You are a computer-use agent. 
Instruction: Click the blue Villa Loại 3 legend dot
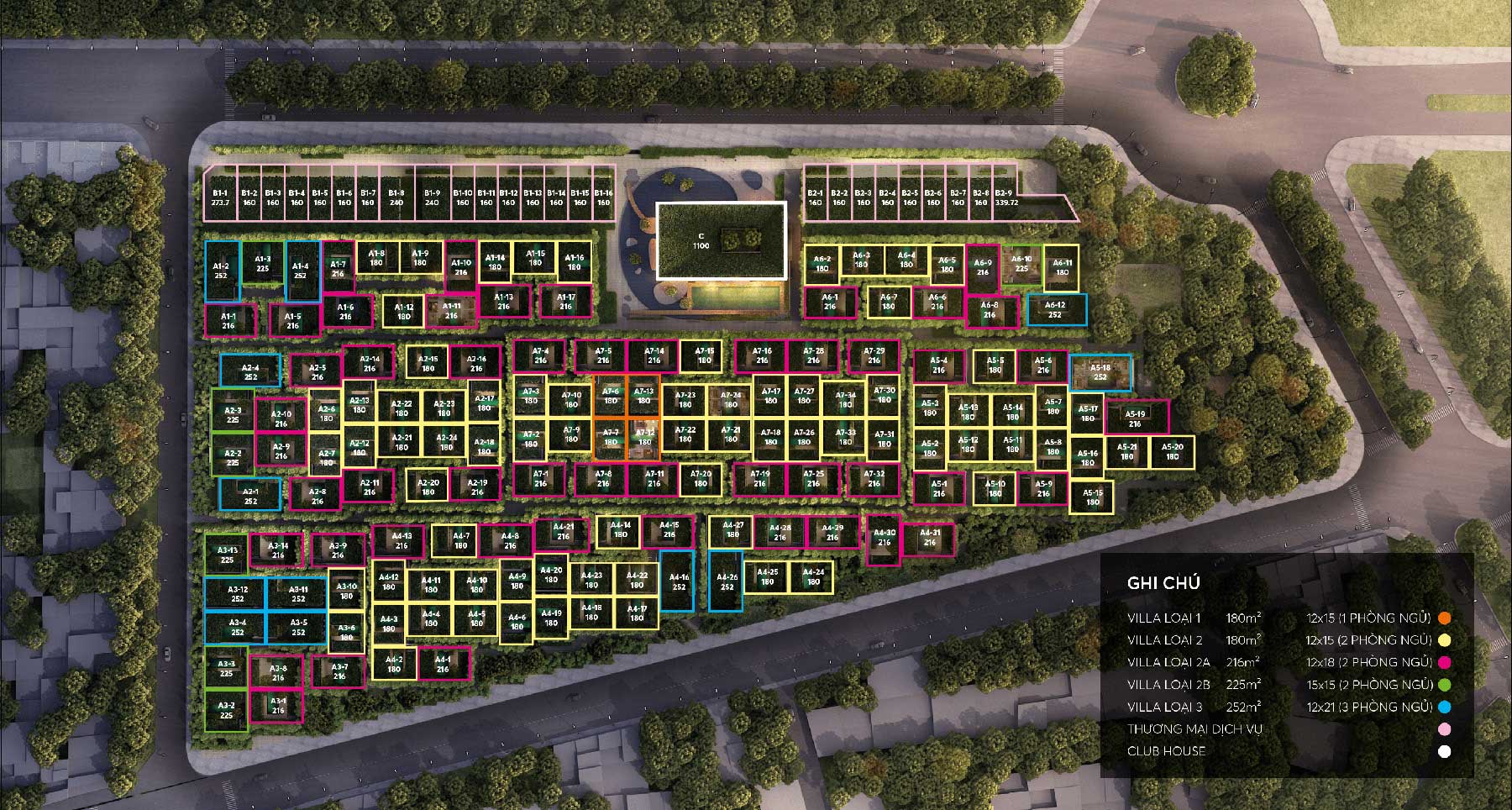pyautogui.click(x=1445, y=707)
